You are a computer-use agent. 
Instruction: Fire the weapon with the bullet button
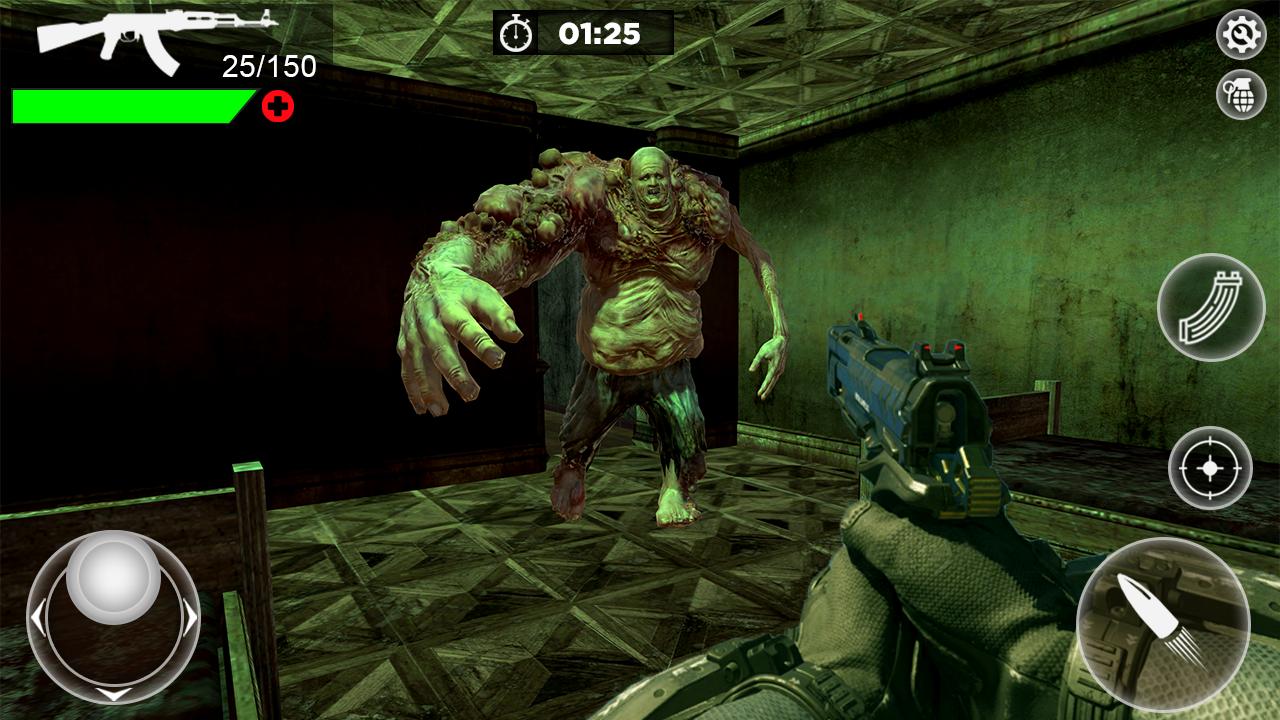[x=1163, y=624]
